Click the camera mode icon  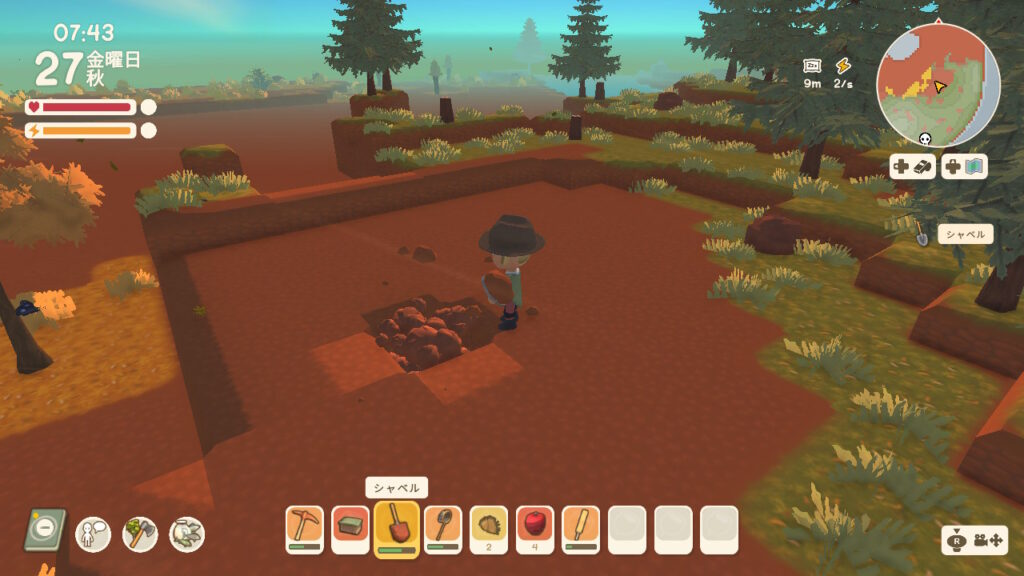(964, 540)
